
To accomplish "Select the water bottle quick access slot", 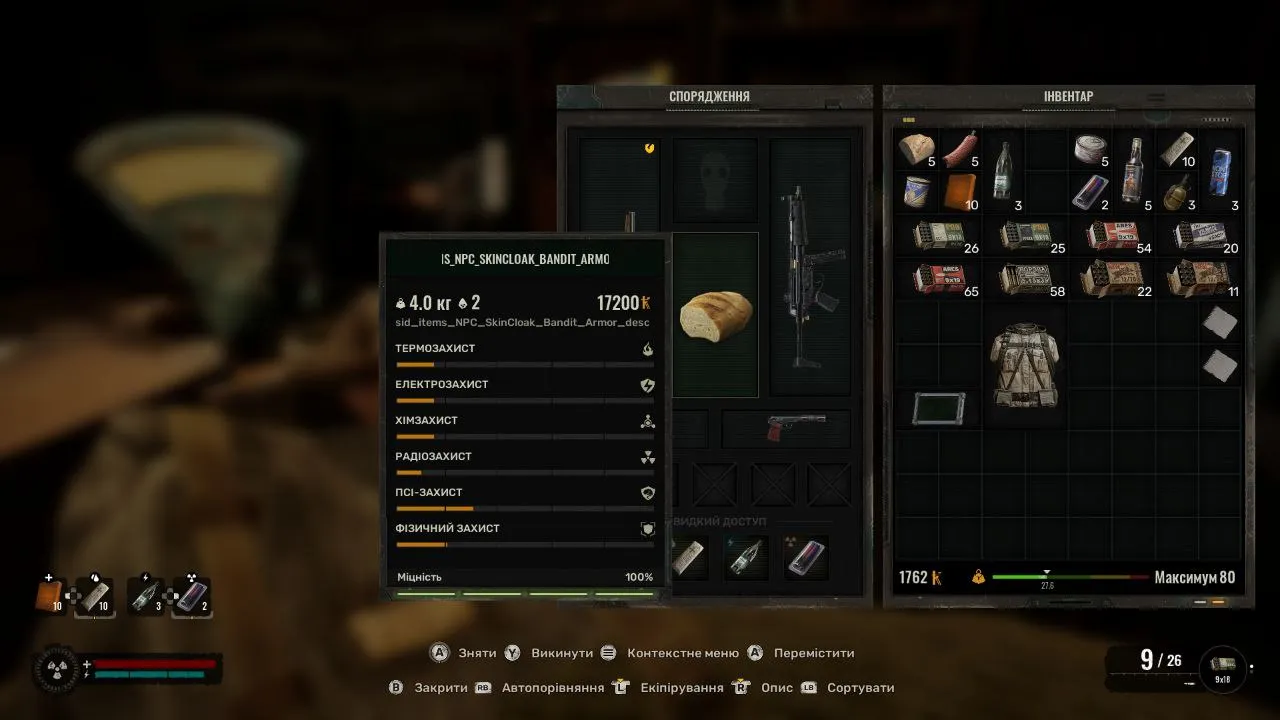I will (x=746, y=559).
